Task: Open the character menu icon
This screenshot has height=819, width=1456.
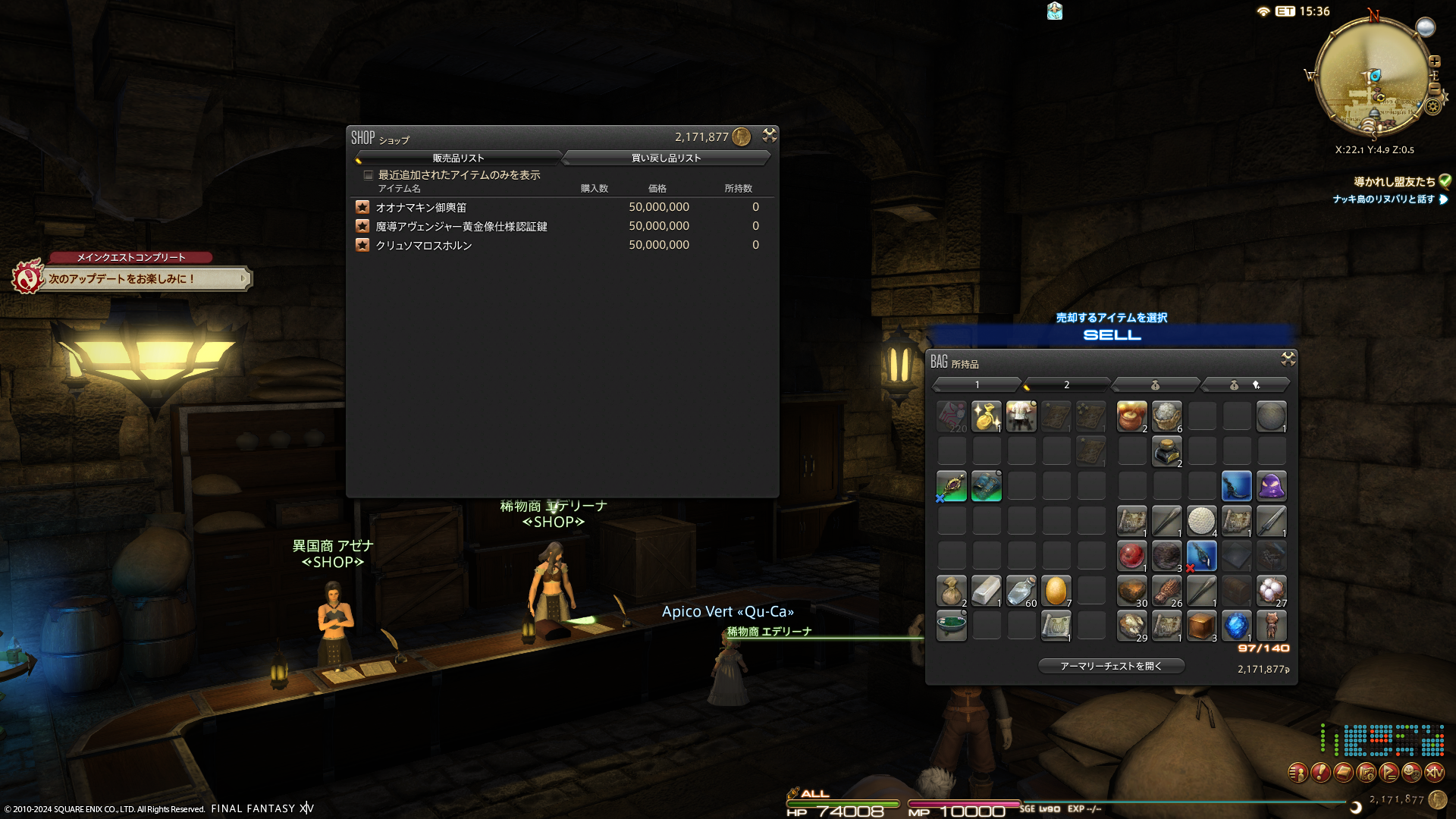Action: point(1298,772)
